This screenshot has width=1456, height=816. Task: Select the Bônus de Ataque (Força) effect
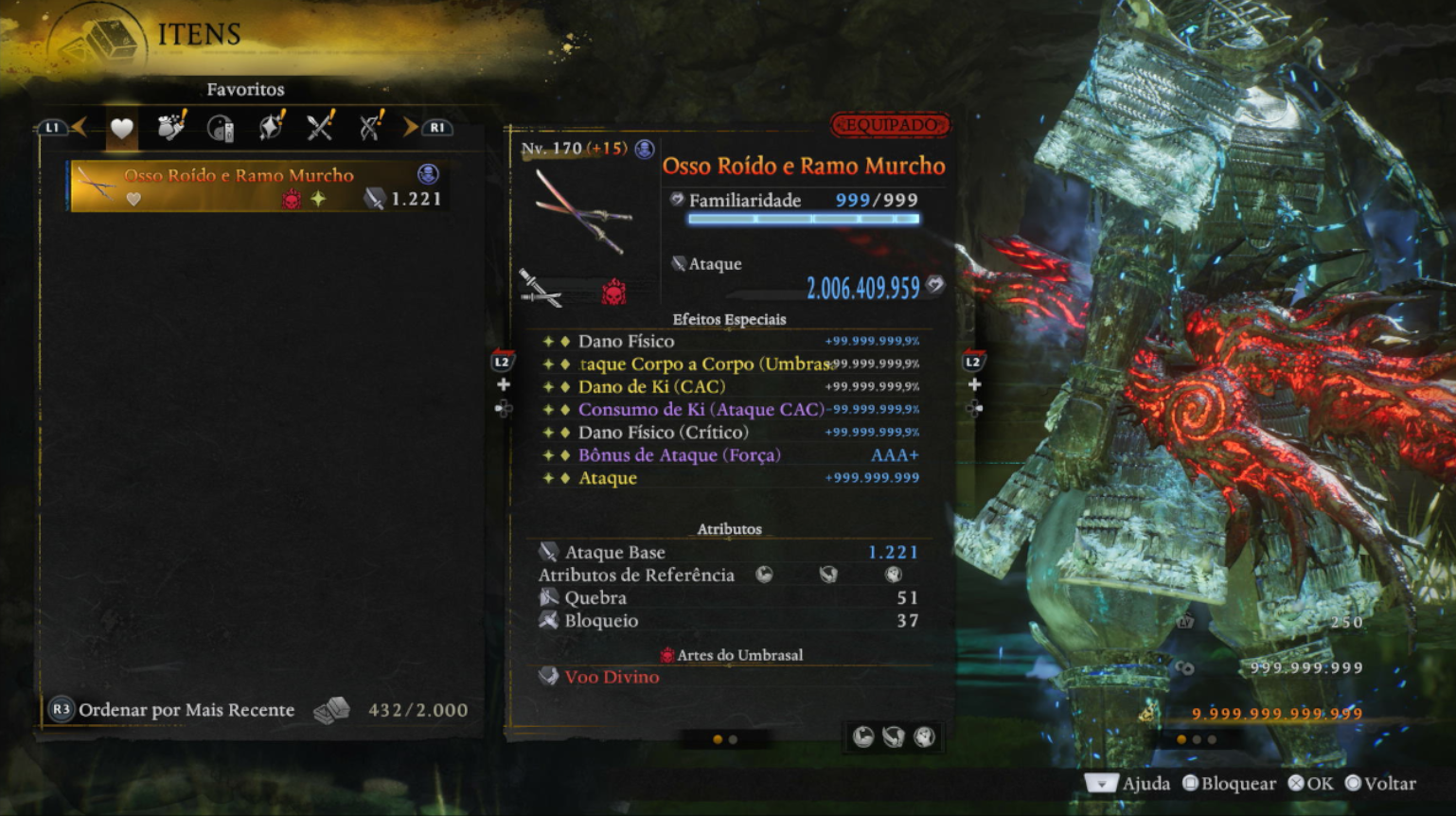click(679, 455)
